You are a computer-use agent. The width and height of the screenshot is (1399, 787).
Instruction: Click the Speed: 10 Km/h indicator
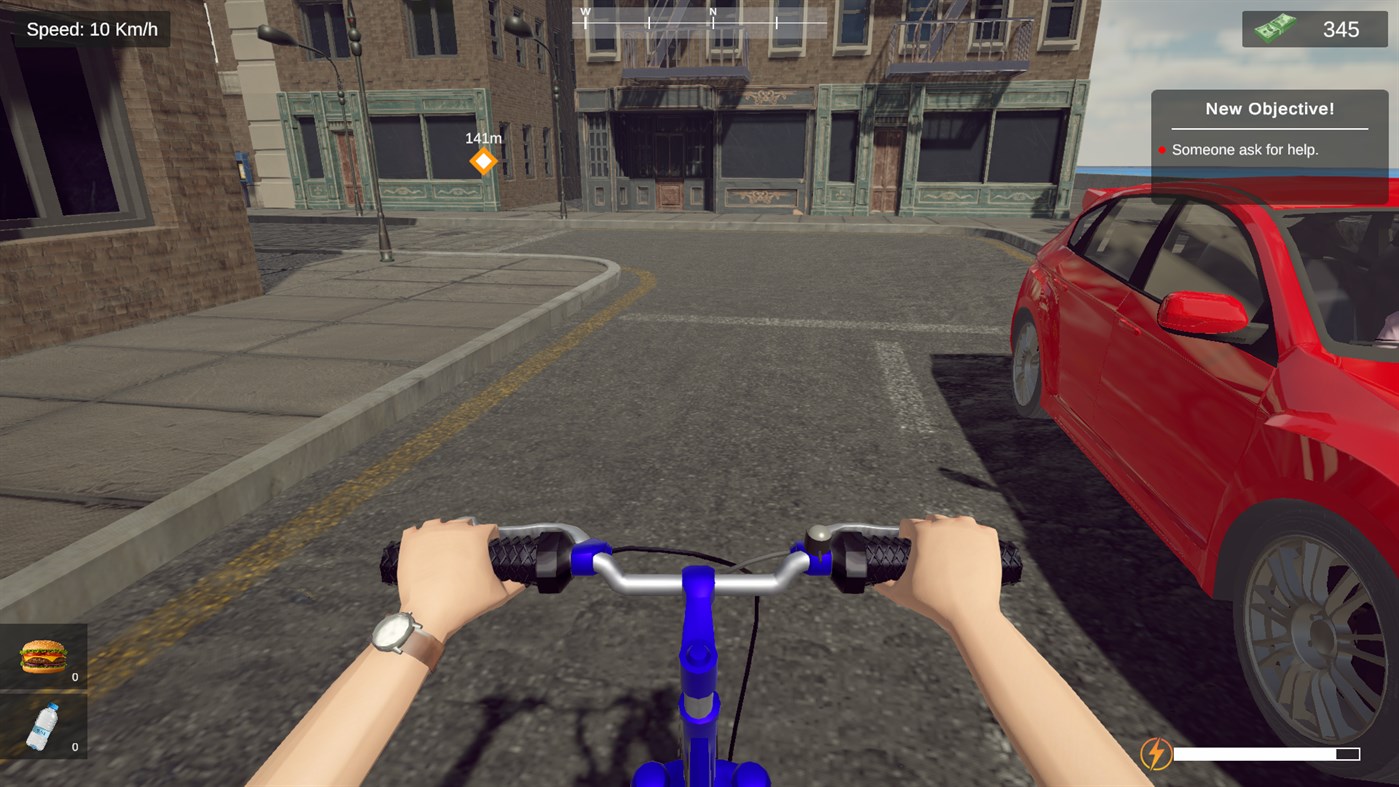[91, 28]
